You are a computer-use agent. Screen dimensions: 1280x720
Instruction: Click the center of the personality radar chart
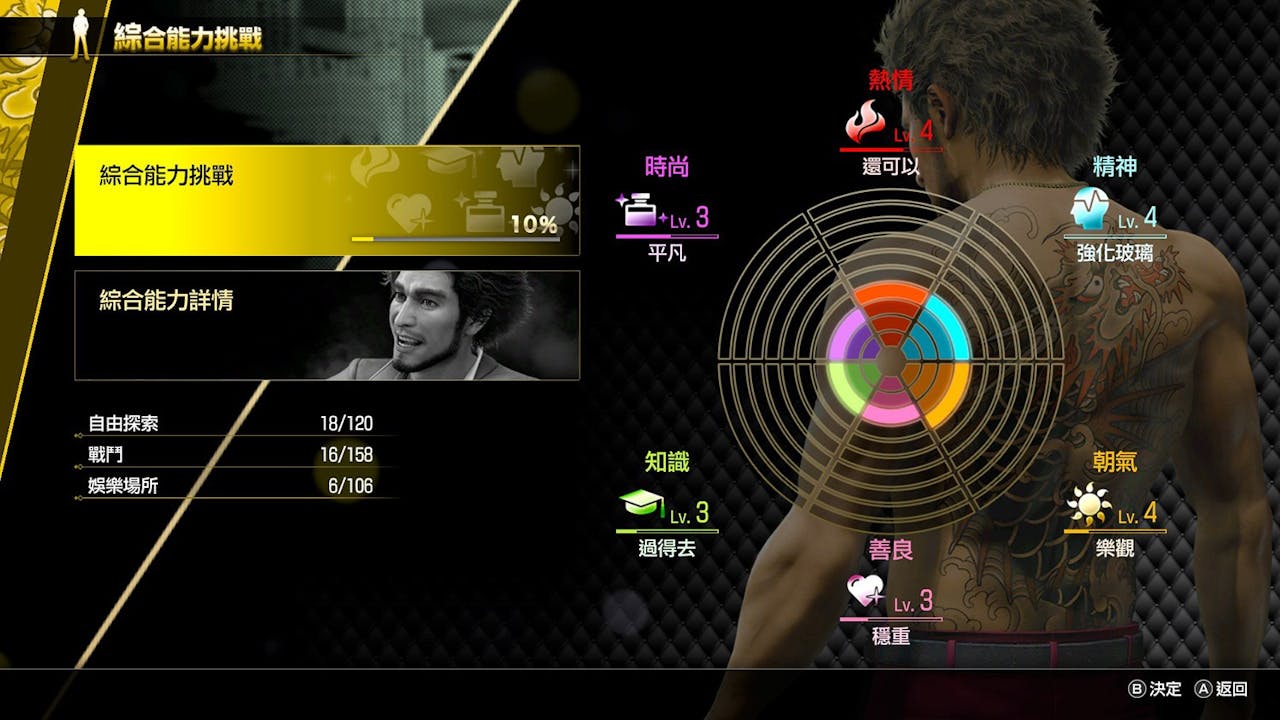coord(890,360)
